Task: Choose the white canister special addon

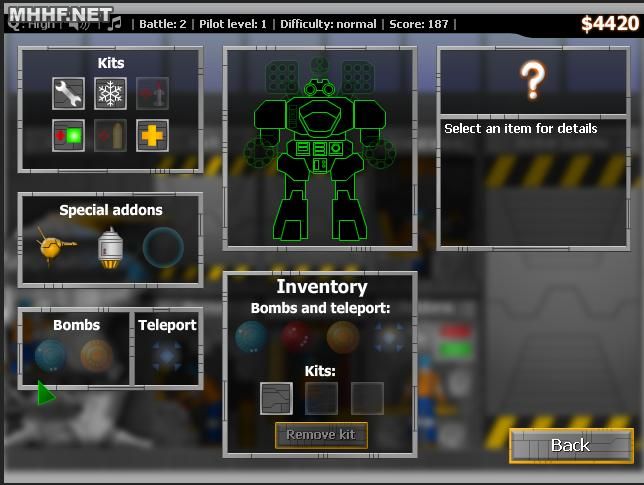Action: point(110,248)
